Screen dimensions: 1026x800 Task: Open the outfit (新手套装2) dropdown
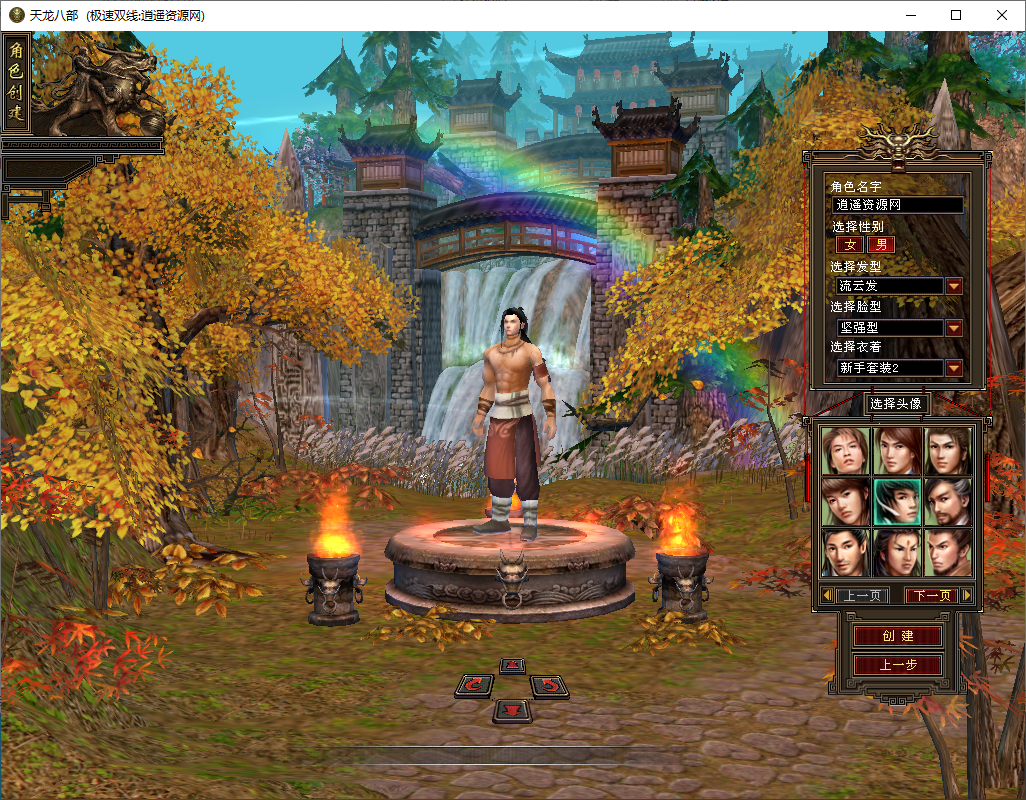pos(954,368)
